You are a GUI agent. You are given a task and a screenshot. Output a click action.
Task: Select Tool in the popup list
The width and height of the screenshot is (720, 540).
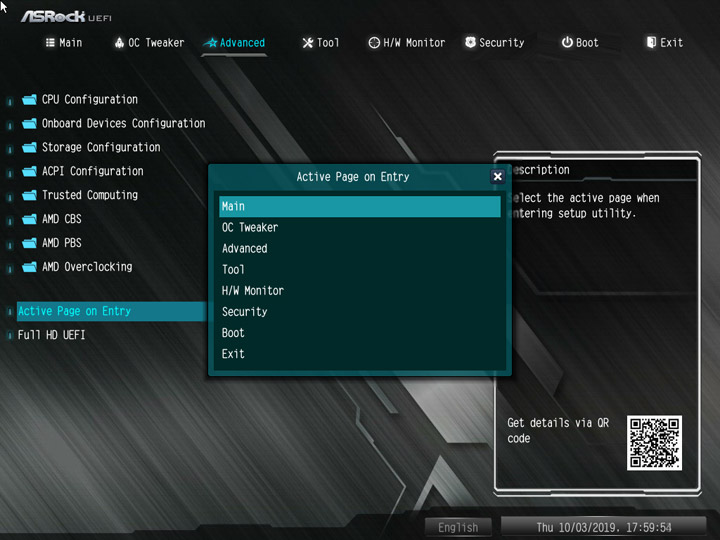pyautogui.click(x=359, y=270)
